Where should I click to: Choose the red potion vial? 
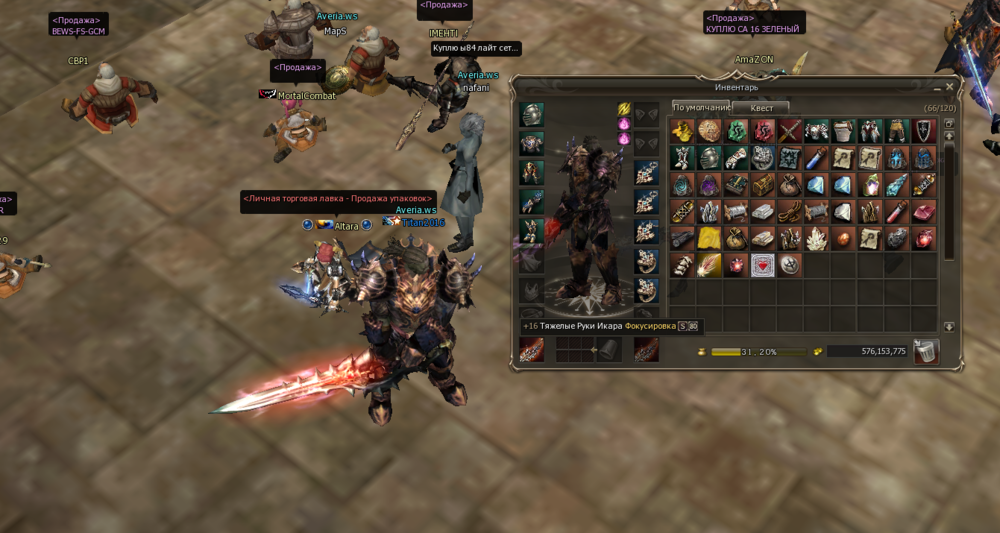(x=897, y=212)
